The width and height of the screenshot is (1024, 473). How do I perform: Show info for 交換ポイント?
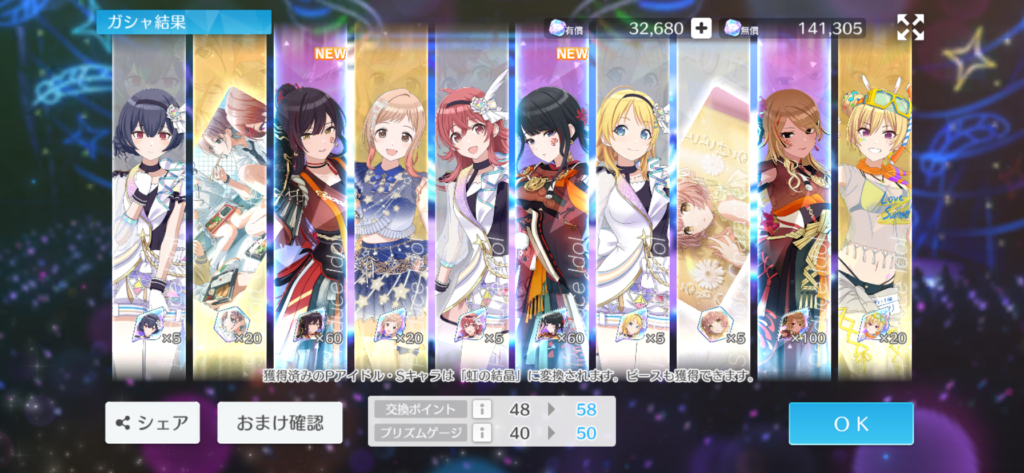481,409
